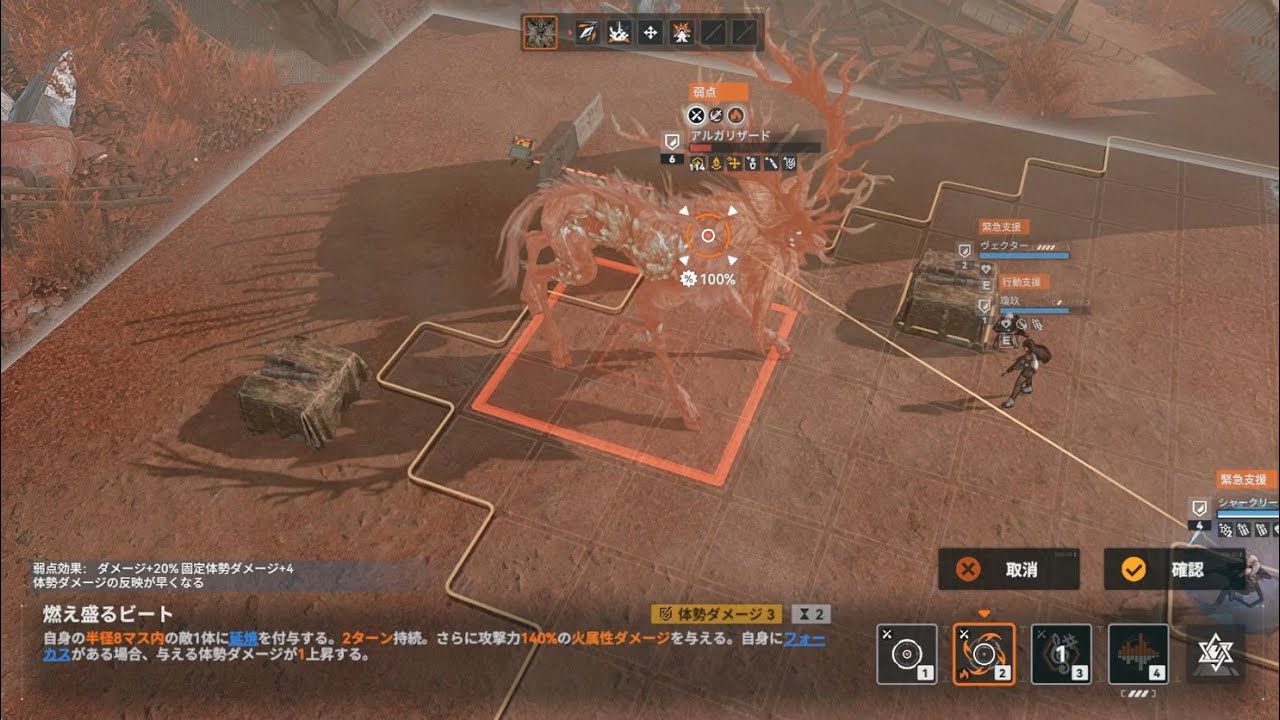1280x720 pixels.
Task: Toggle the E badge under 行動支援 for 瑞玖
Action: coord(1007,340)
